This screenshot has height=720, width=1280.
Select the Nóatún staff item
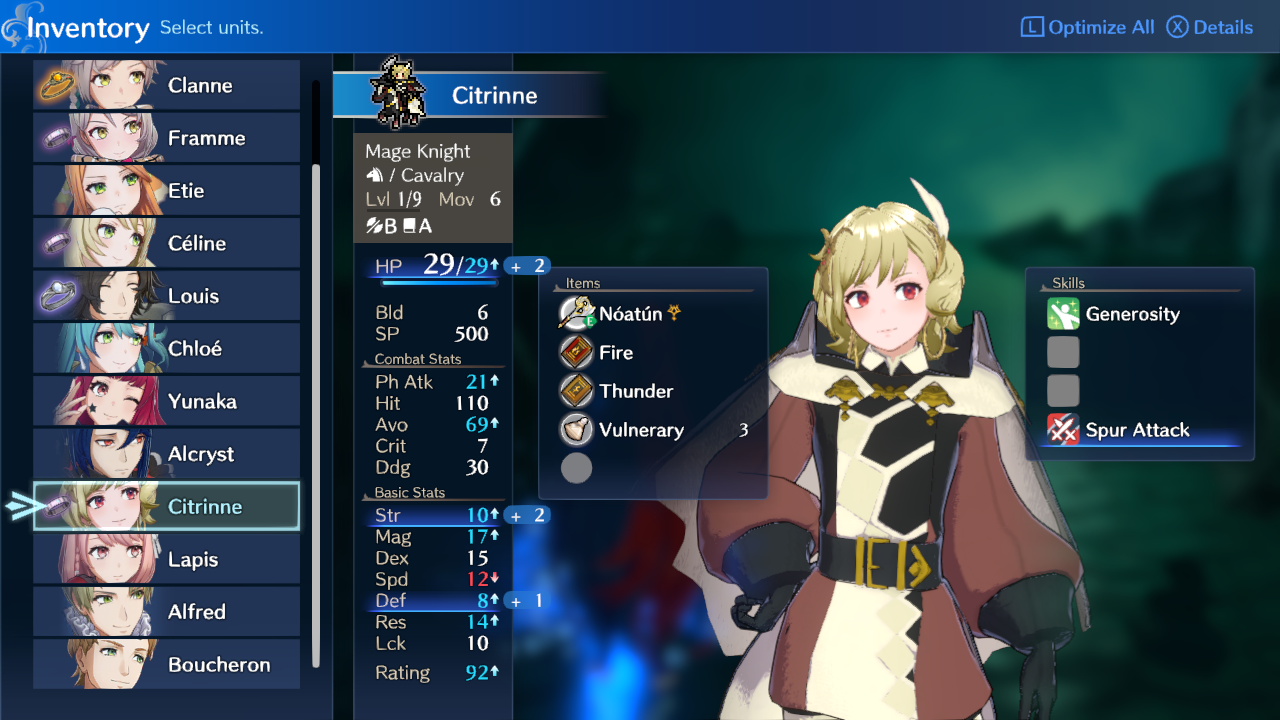click(630, 314)
